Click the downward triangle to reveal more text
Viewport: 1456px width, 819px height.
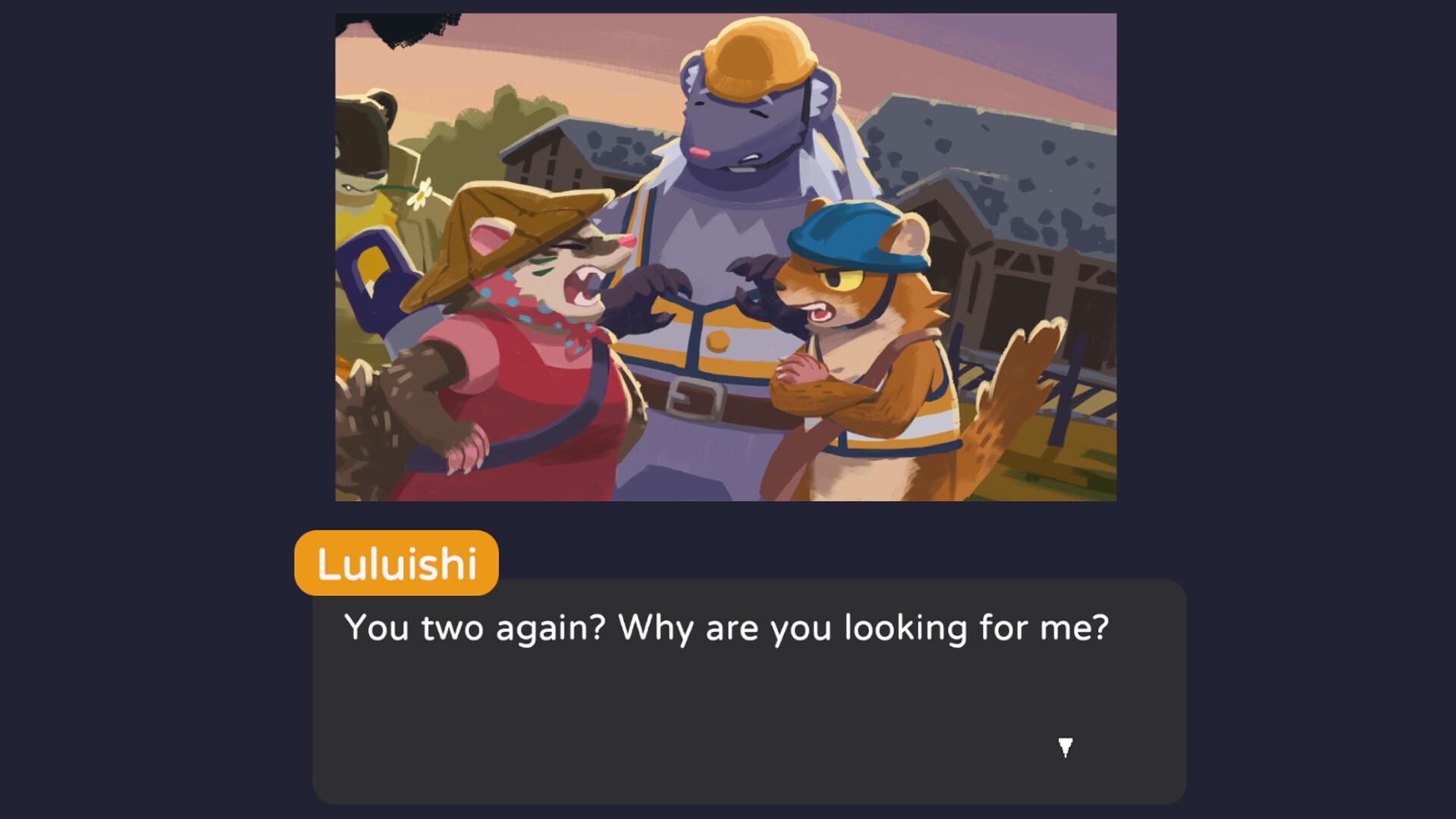tap(1065, 748)
